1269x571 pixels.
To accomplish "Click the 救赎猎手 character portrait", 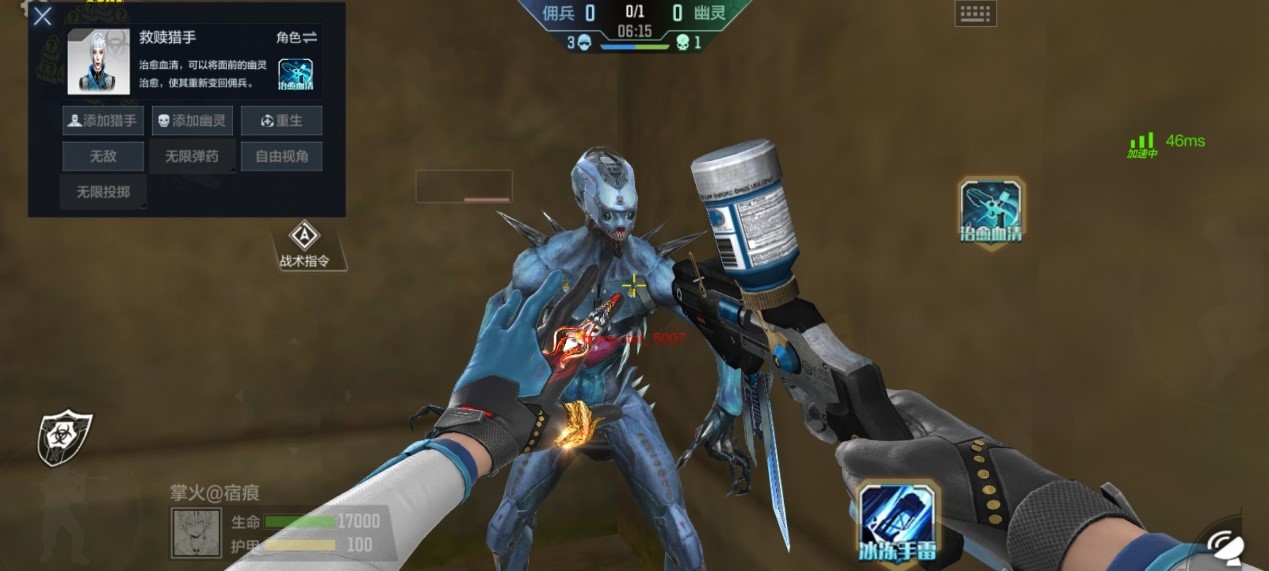I will point(99,61).
